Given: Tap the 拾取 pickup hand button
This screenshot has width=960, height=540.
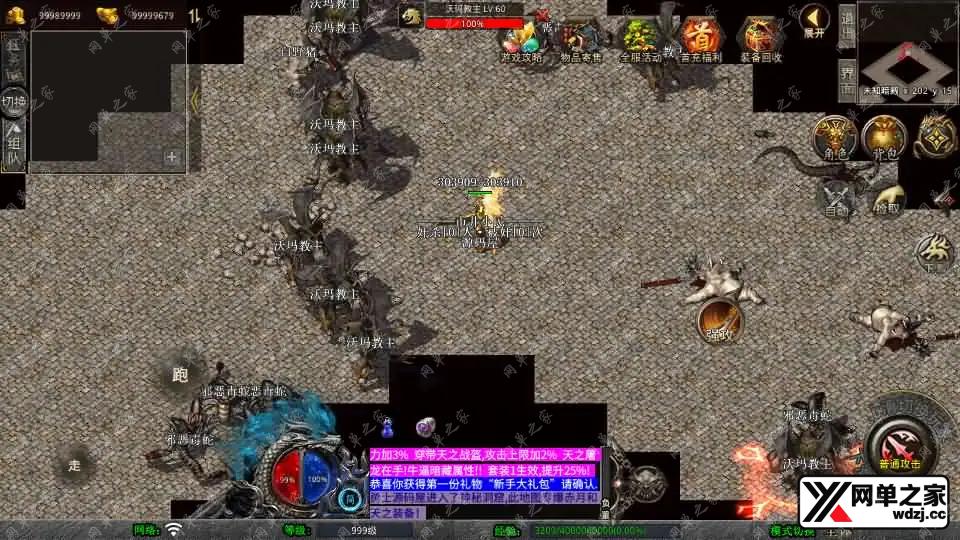Looking at the screenshot, I should pos(884,197).
